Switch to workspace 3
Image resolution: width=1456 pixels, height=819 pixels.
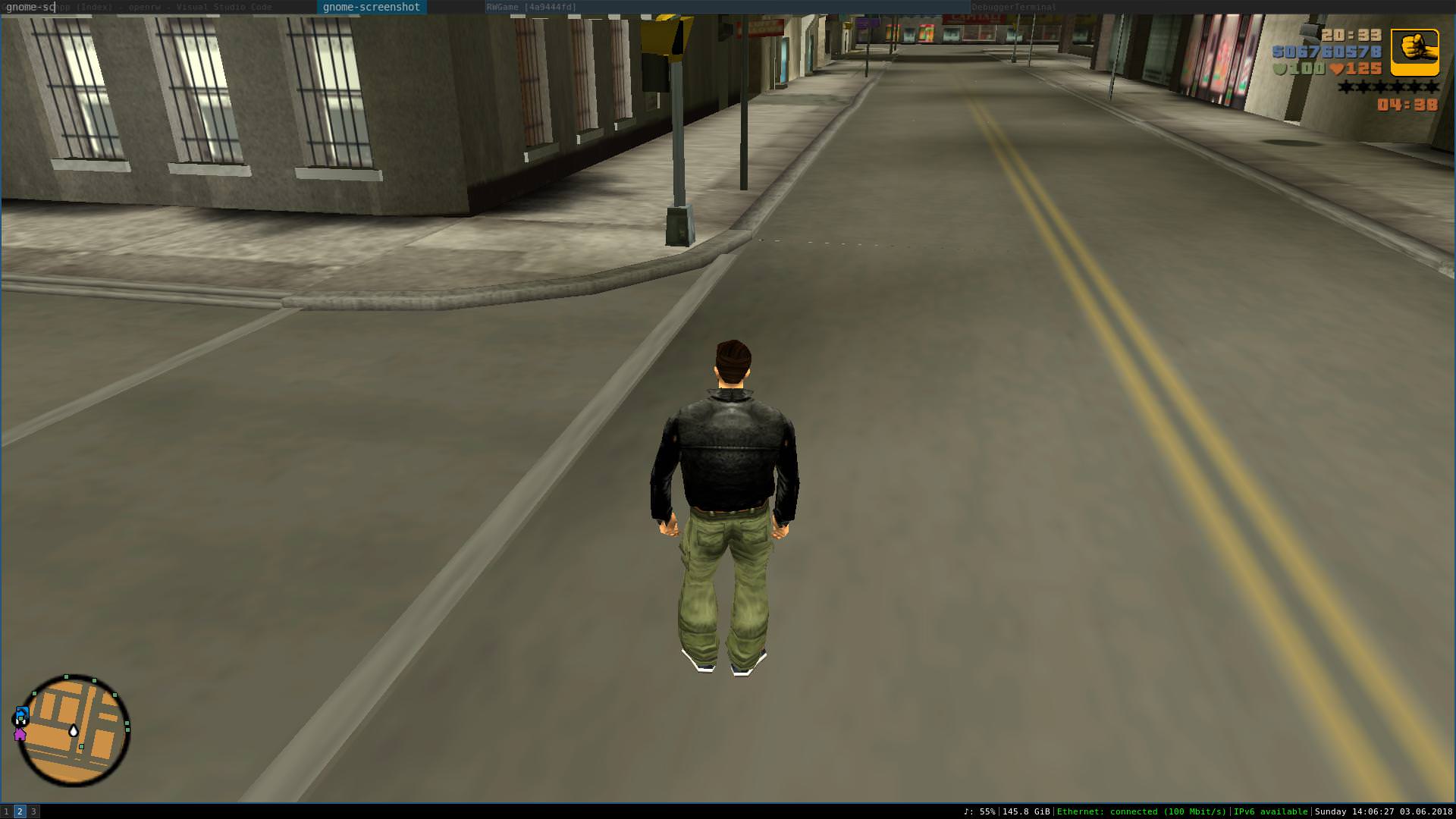(33, 811)
